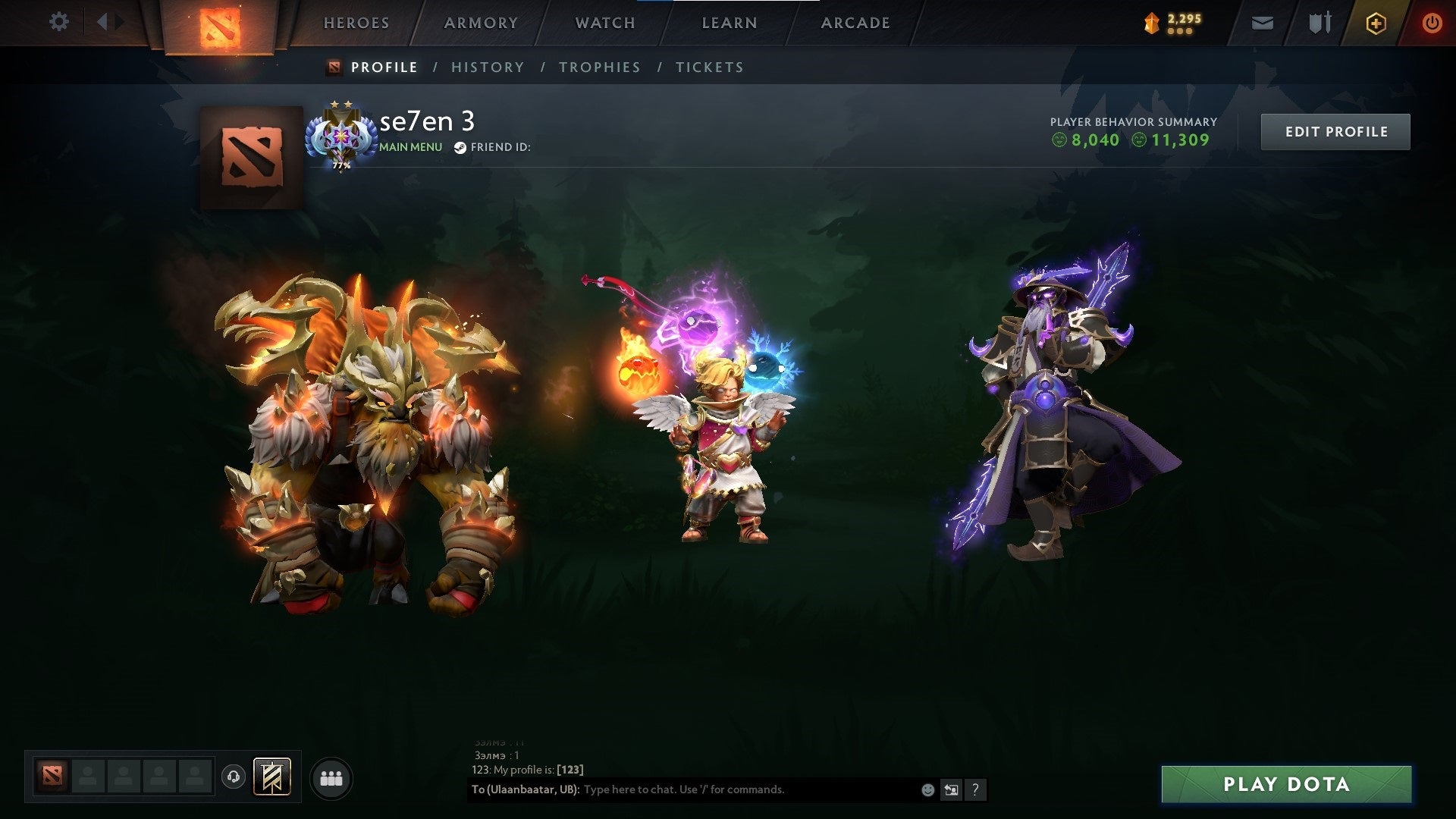Open the emoticon picker in chat bar
Viewport: 1456px width, 819px height.
coord(927,789)
